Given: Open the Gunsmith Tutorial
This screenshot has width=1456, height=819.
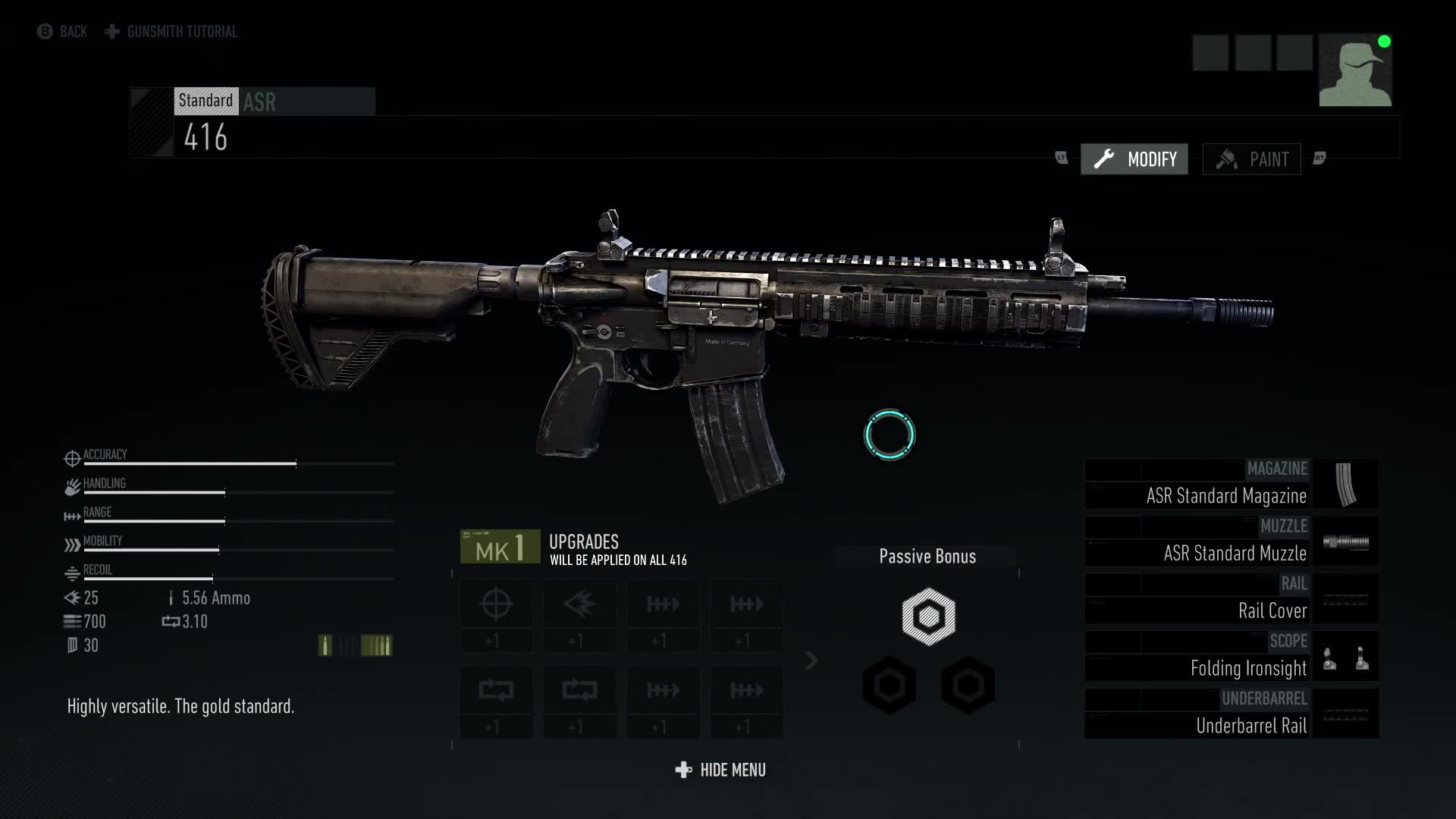Looking at the screenshot, I should click(171, 32).
